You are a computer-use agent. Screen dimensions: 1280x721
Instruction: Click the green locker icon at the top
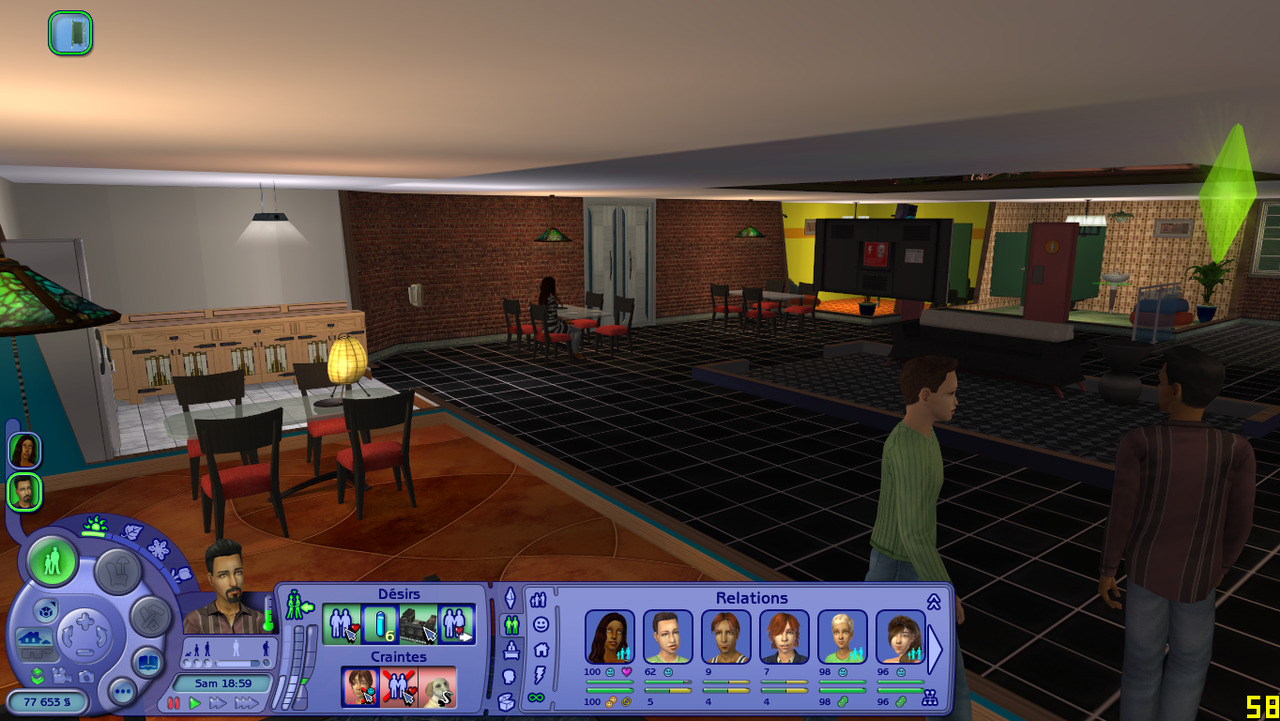coord(70,33)
